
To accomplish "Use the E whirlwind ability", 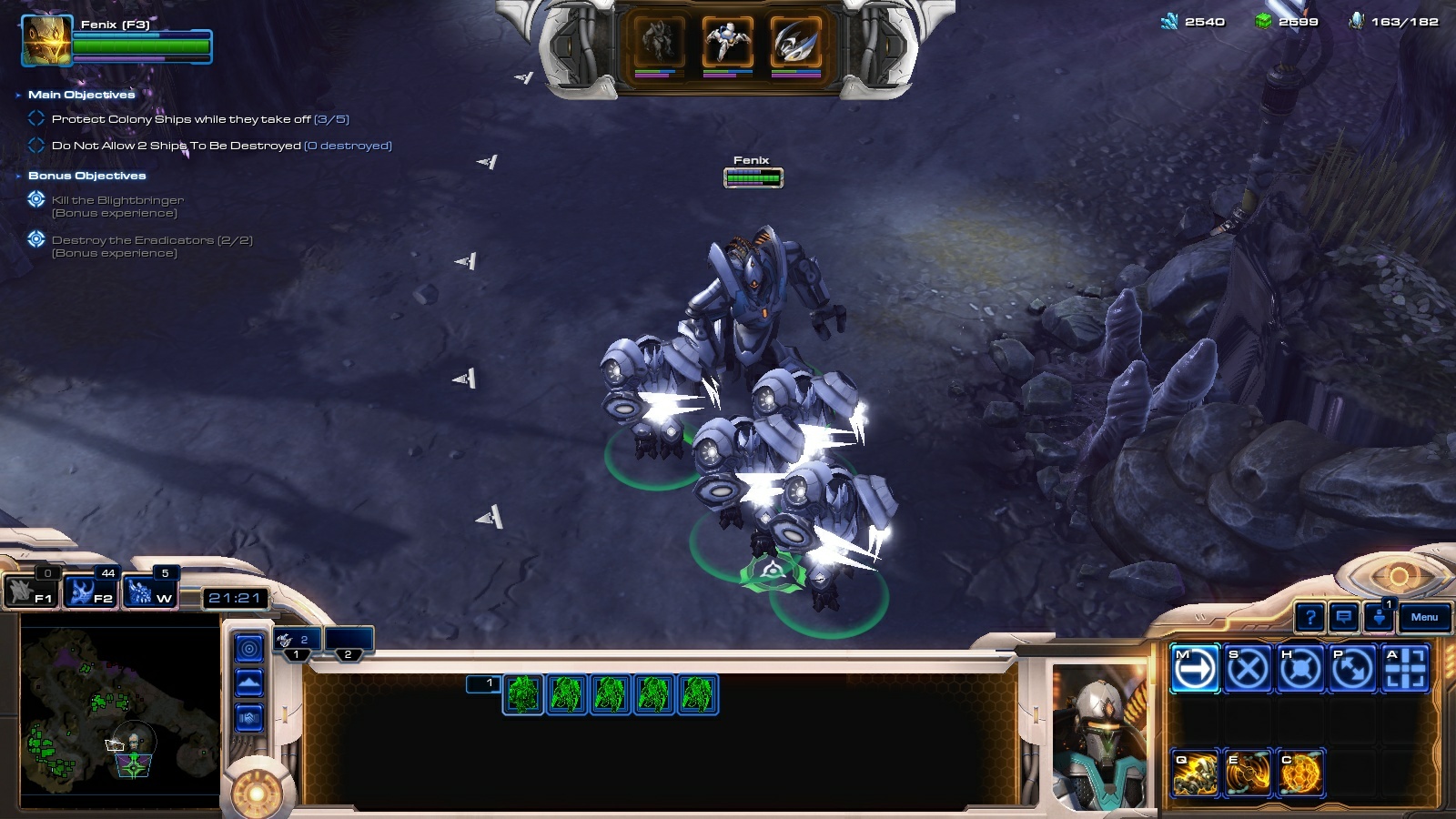I will tap(1247, 773).
